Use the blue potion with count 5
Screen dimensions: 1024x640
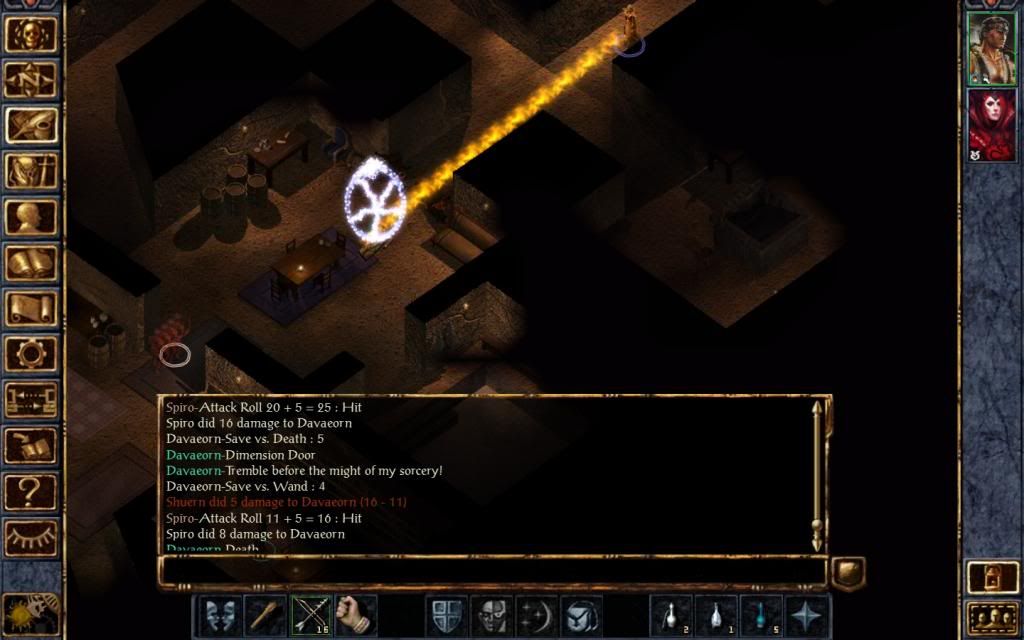[761, 614]
